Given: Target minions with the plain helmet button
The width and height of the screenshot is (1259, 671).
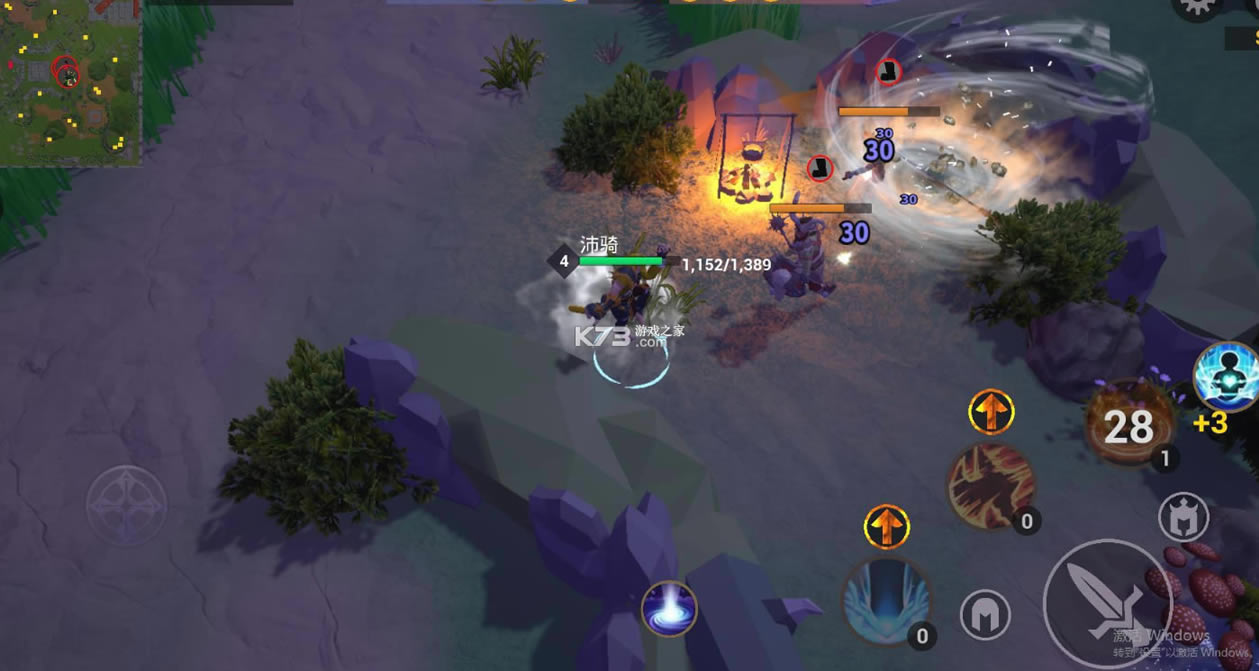Looking at the screenshot, I should (985, 614).
